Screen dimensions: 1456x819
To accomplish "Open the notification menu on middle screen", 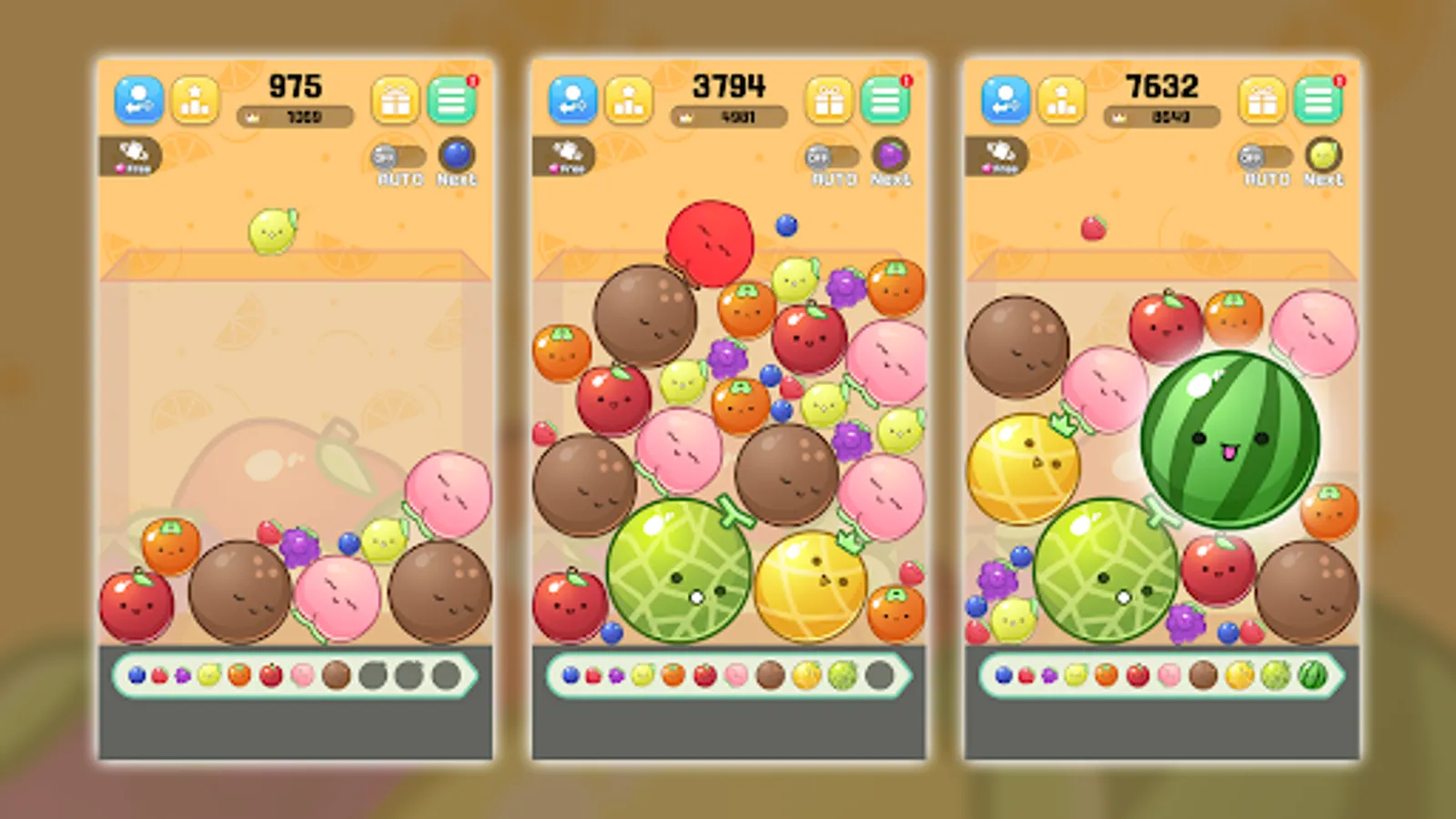I will coord(885,98).
